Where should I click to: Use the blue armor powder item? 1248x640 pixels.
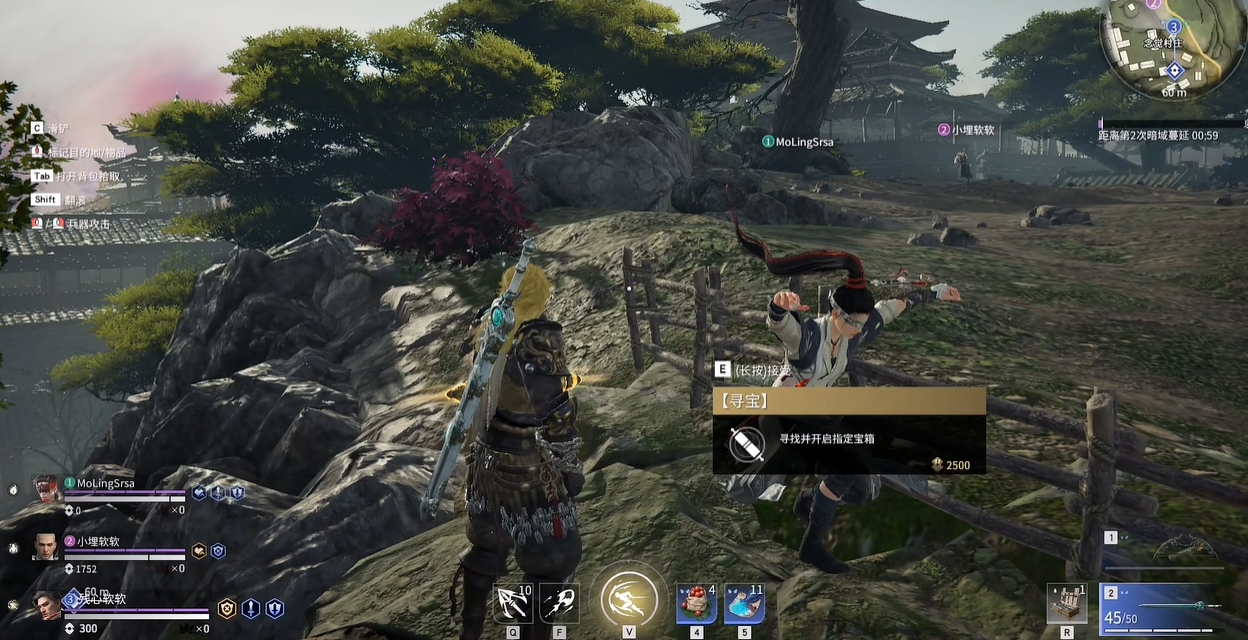click(744, 604)
